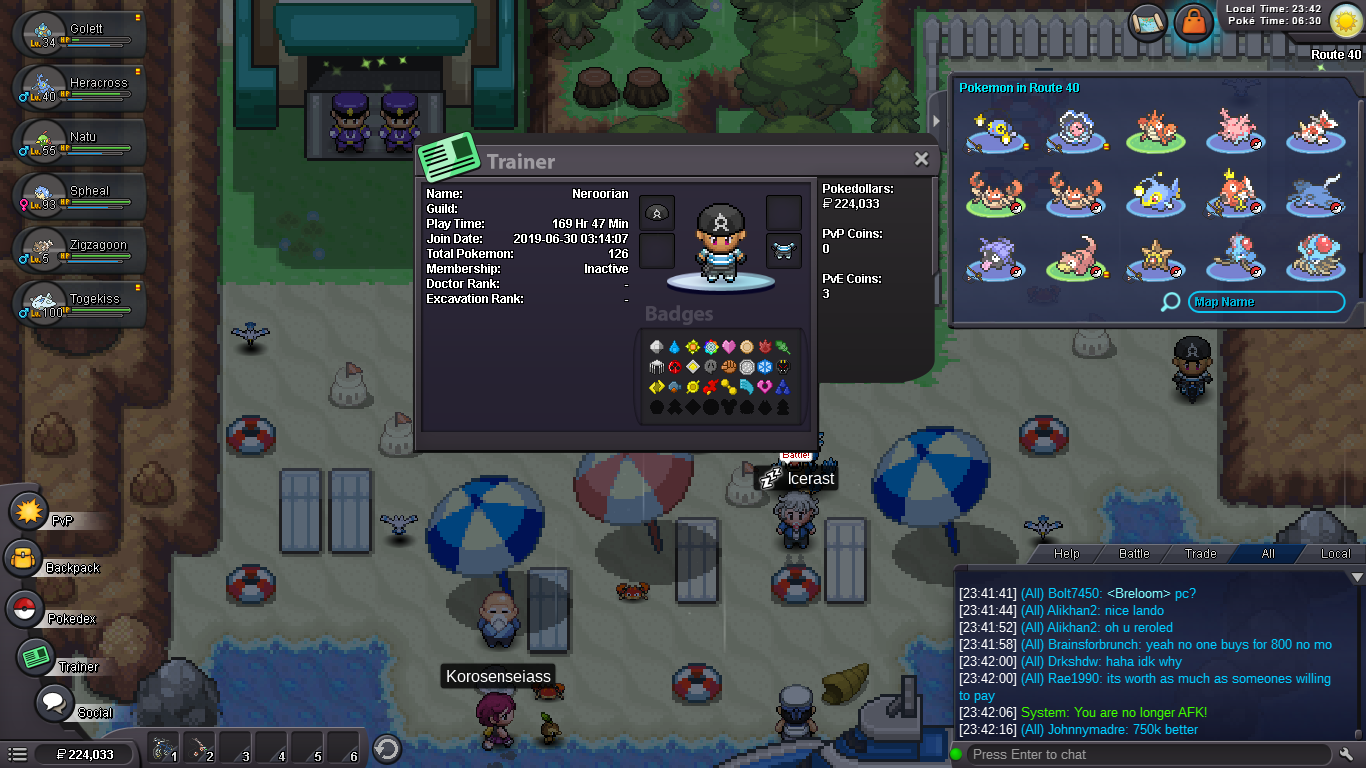Open the world map icon
This screenshot has width=1366, height=768.
click(1148, 22)
